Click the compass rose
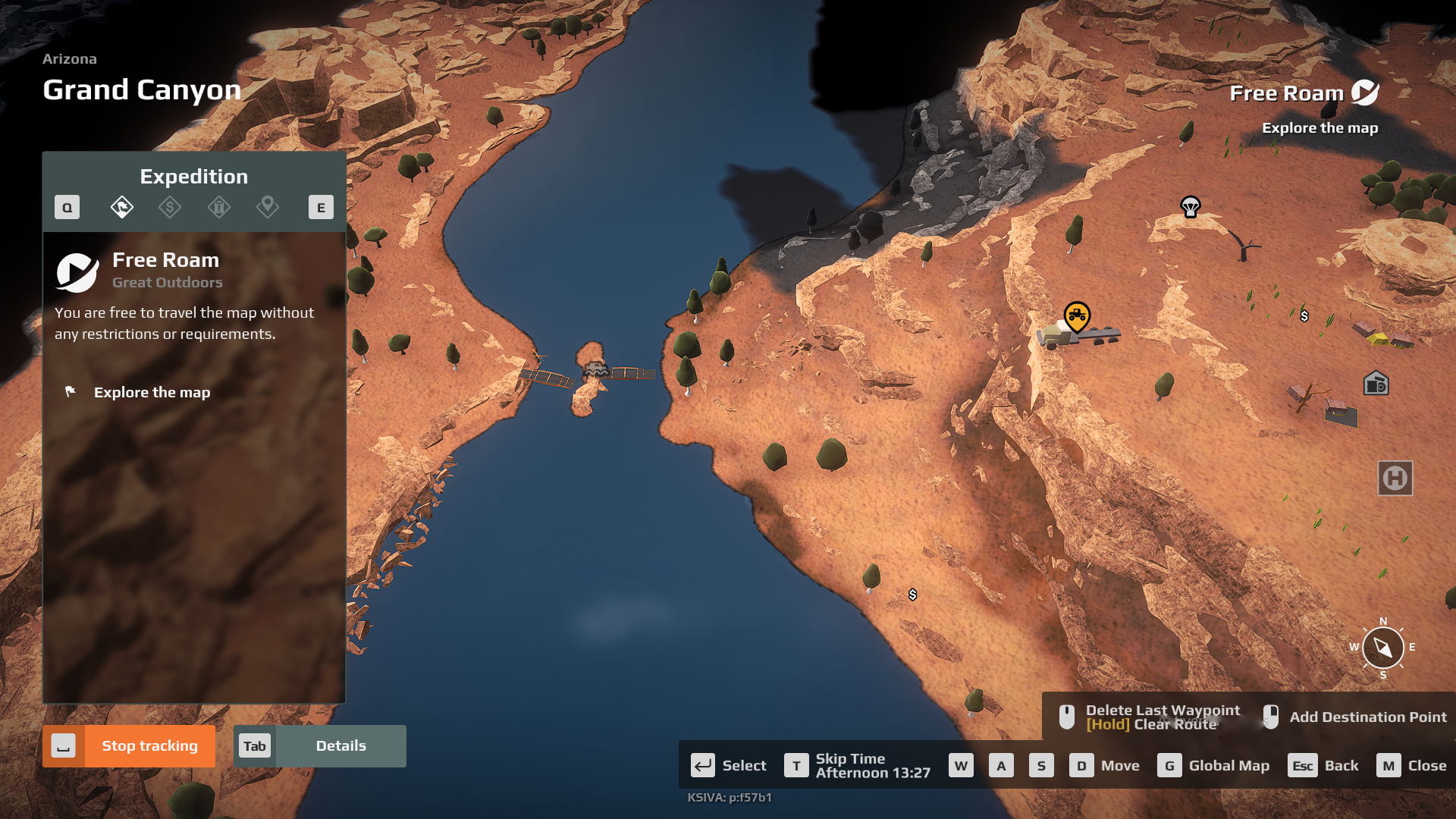 pos(1383,648)
